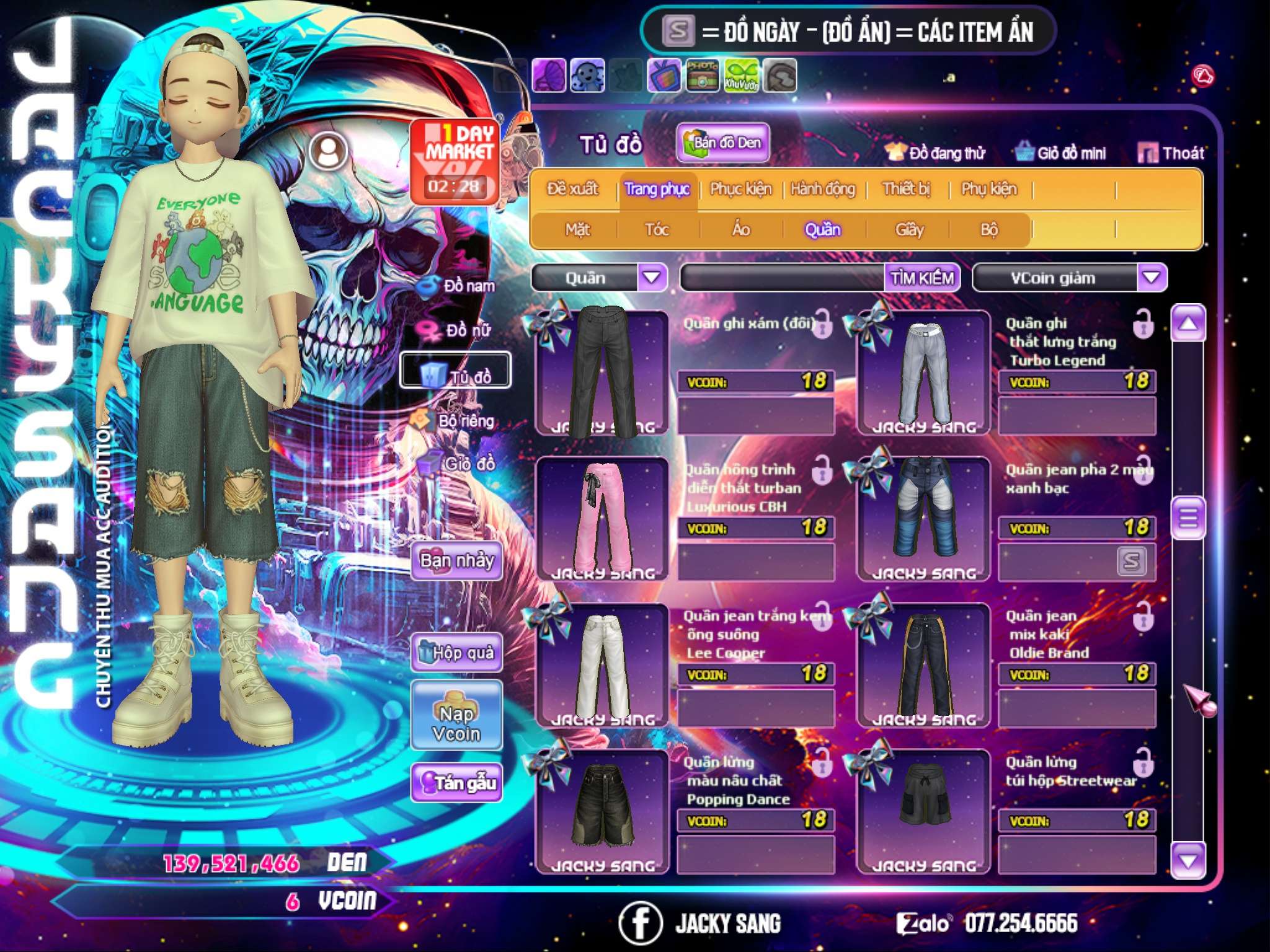Click the Tán gẫu chat button
This screenshot has width=1270, height=952.
coord(457,783)
